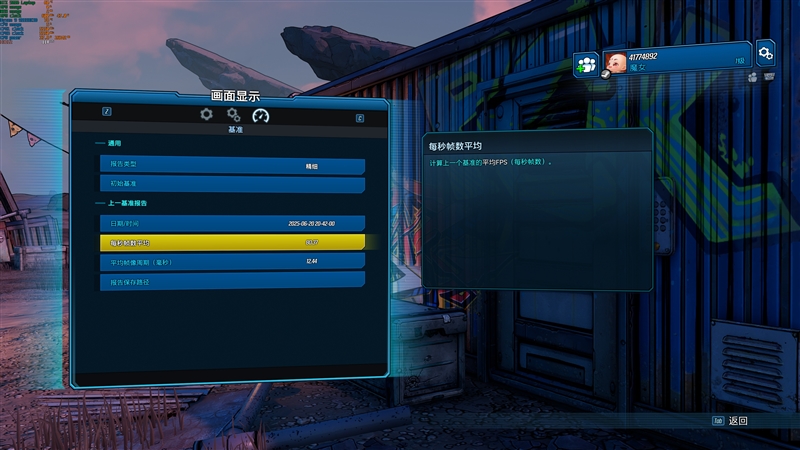Open the 报告保存路径 entry

(x=231, y=281)
